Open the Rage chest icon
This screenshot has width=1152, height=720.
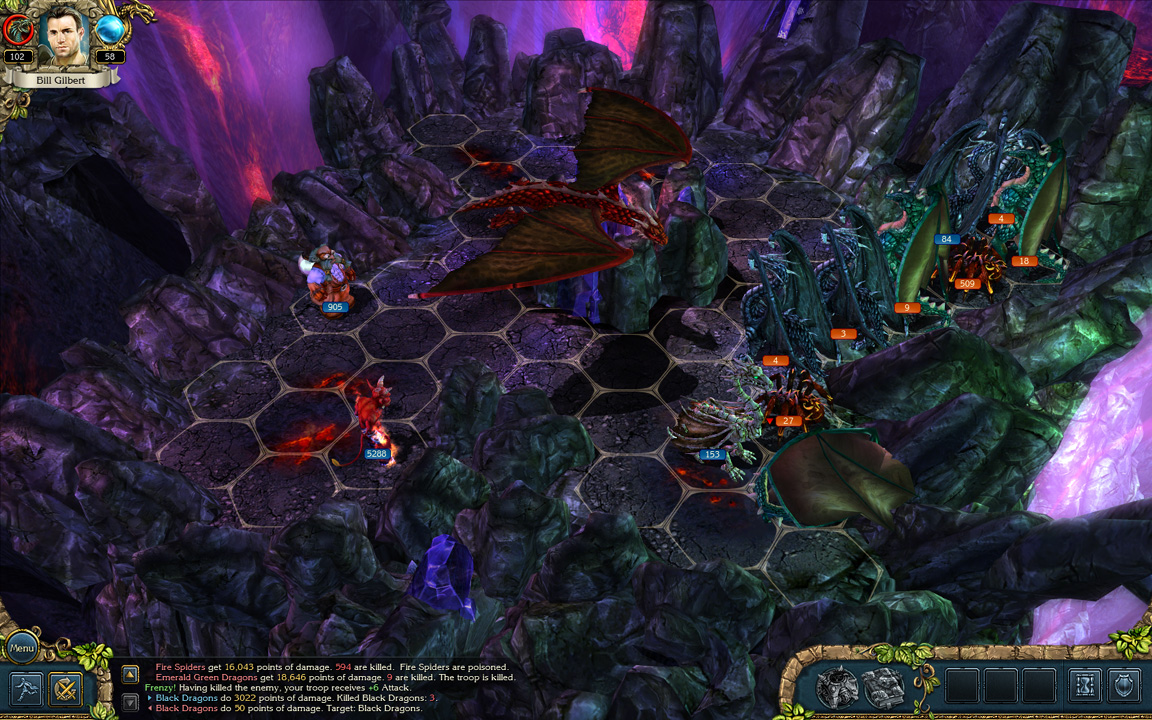[x=837, y=687]
